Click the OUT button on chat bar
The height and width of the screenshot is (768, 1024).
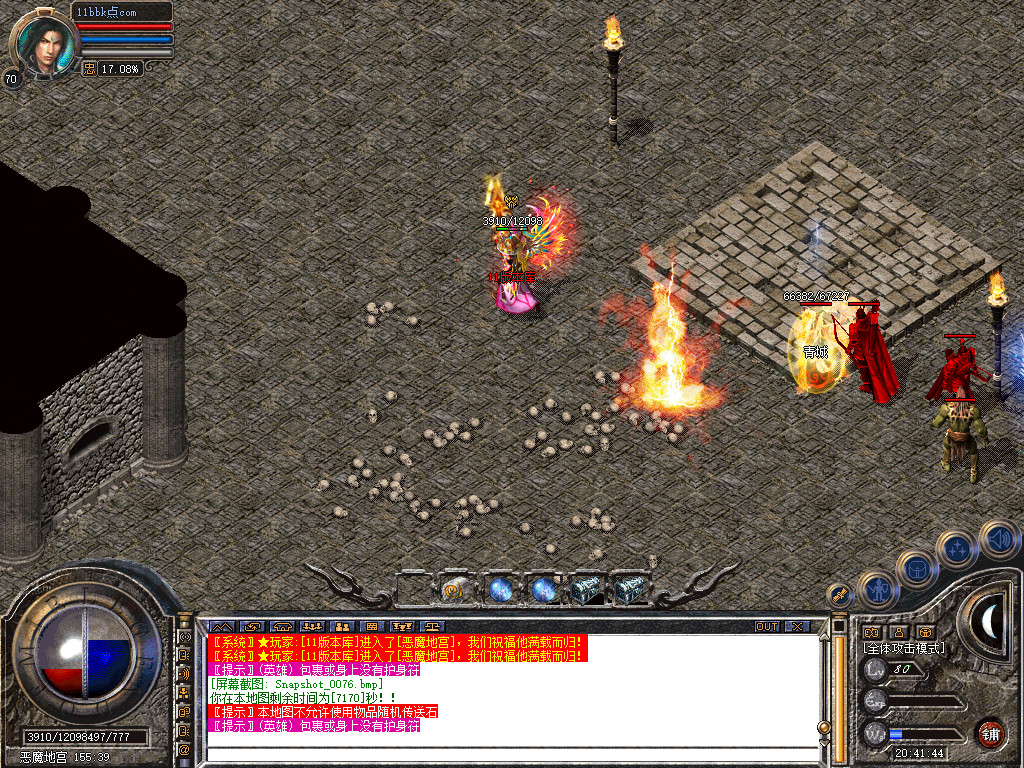[x=767, y=627]
